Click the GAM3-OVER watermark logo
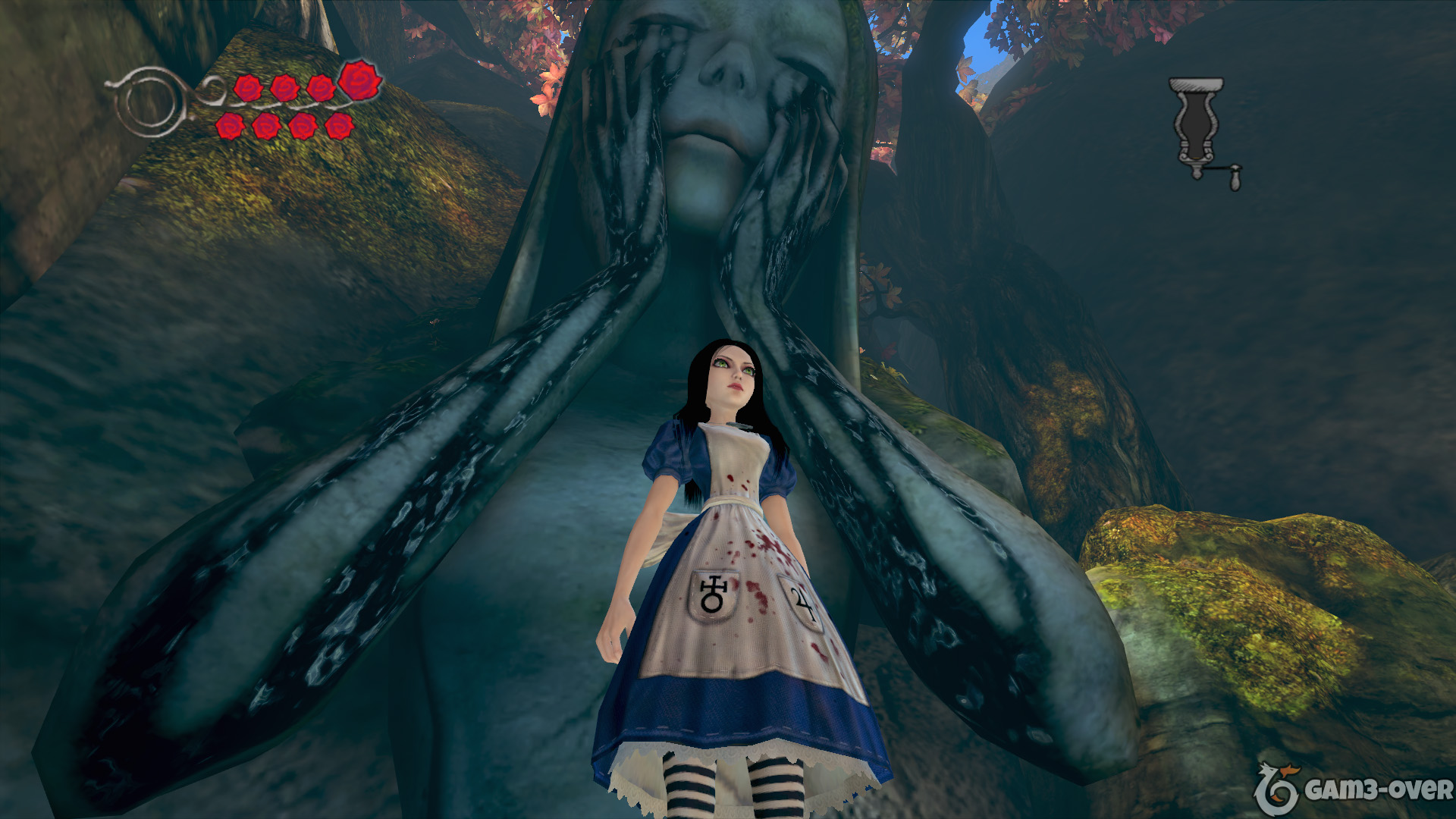 coord(1352,790)
